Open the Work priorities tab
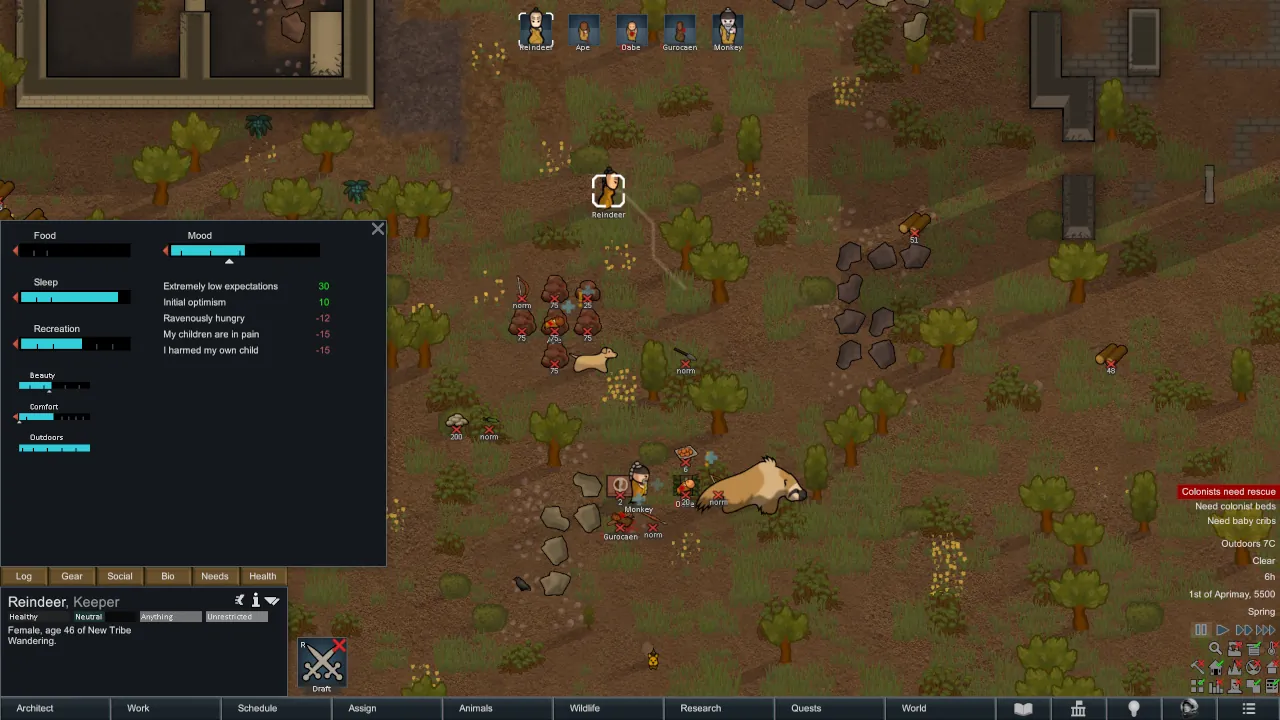The width and height of the screenshot is (1280, 720). coord(138,708)
